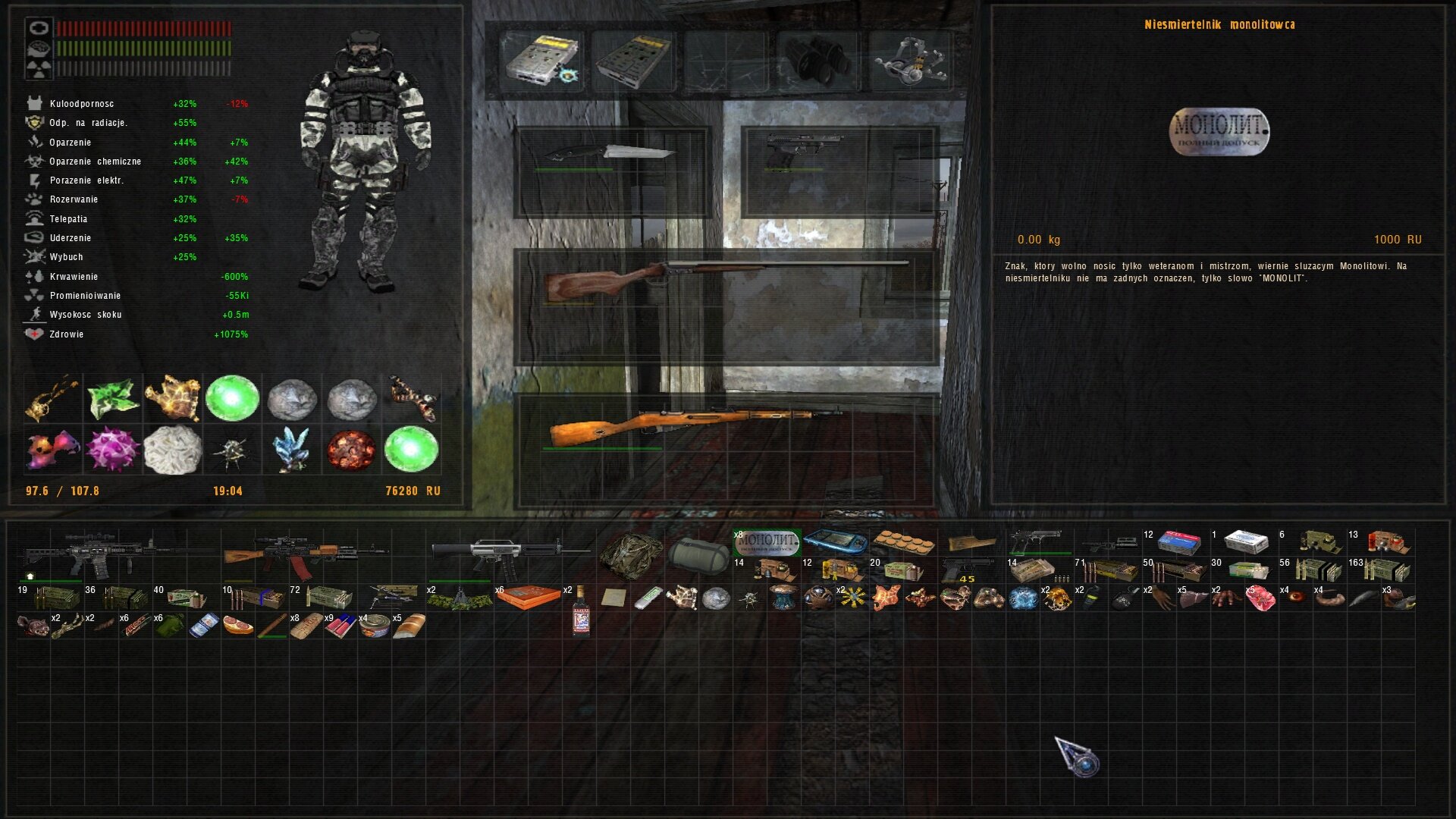Select the purple spiky artifact on belt
The height and width of the screenshot is (819, 1456).
click(113, 449)
